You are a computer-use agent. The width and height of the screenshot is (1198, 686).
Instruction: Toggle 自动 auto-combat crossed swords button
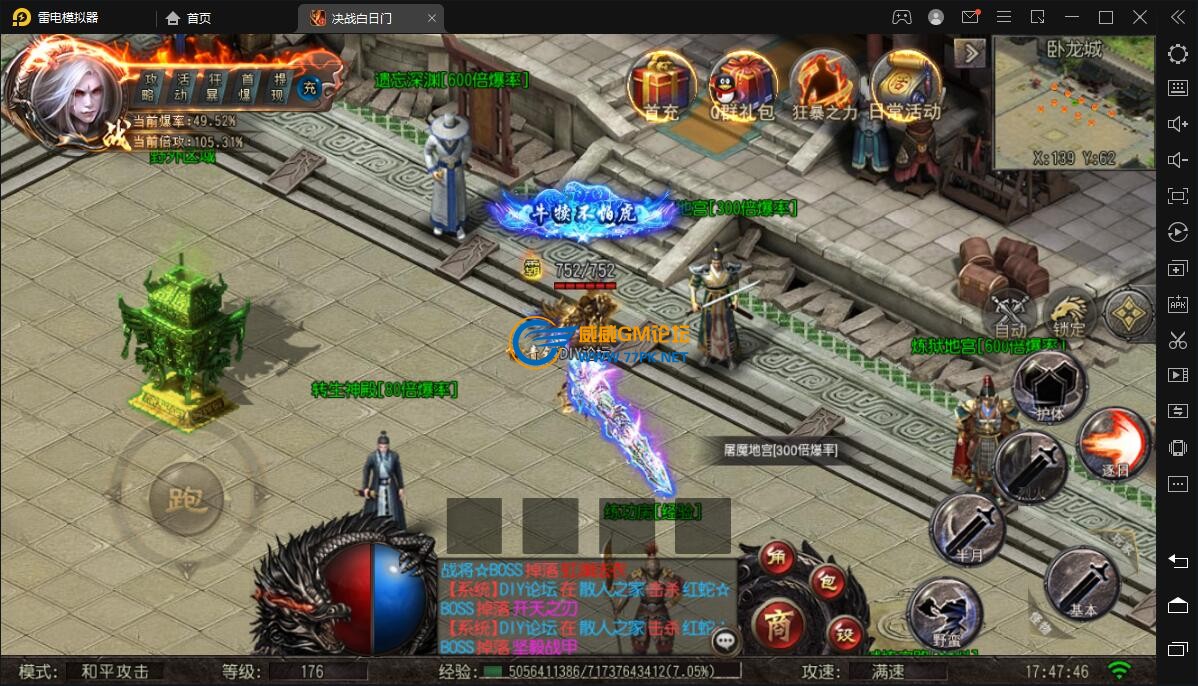point(1010,314)
